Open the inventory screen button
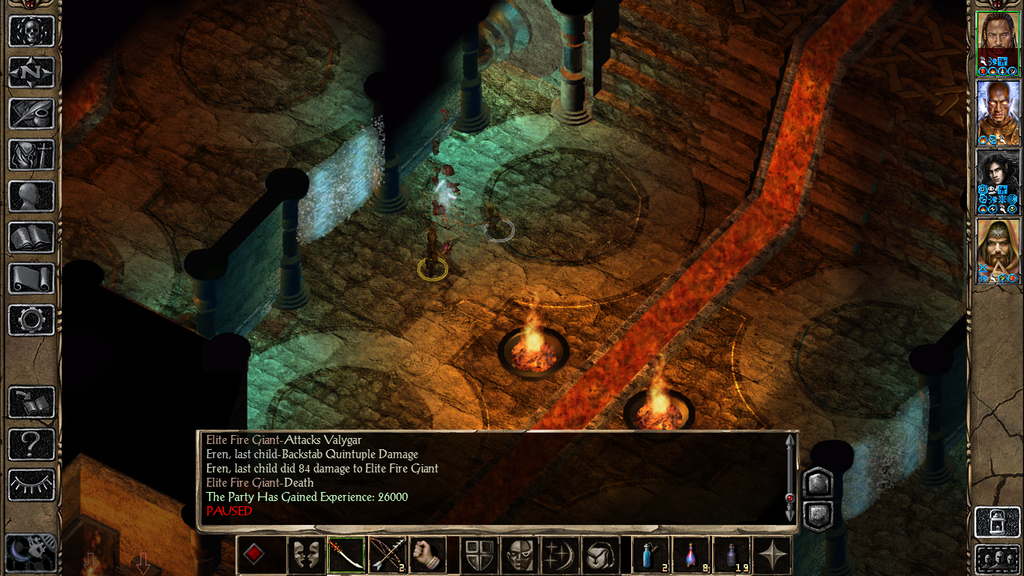 31,154
